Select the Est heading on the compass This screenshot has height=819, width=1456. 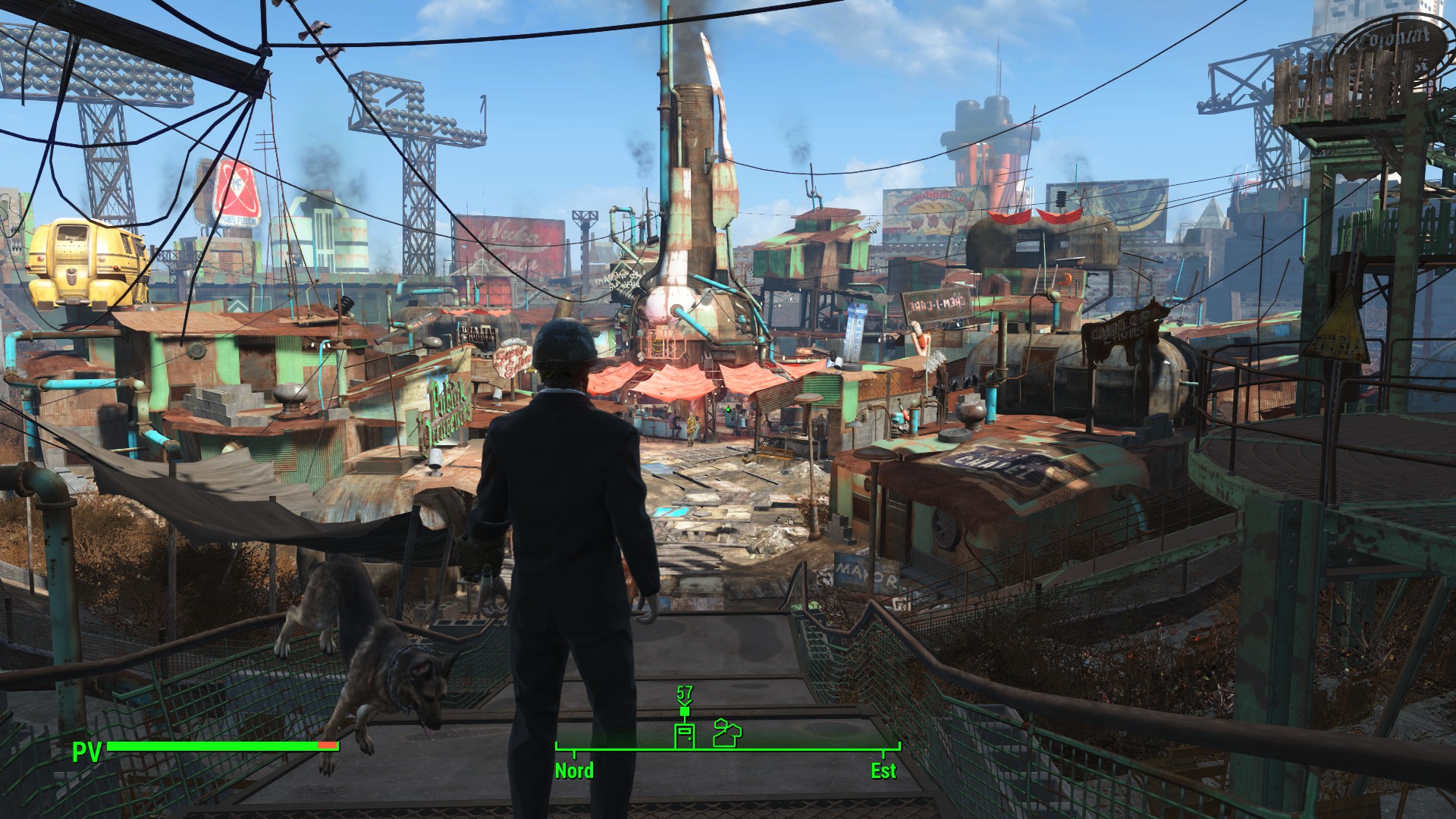pyautogui.click(x=883, y=770)
